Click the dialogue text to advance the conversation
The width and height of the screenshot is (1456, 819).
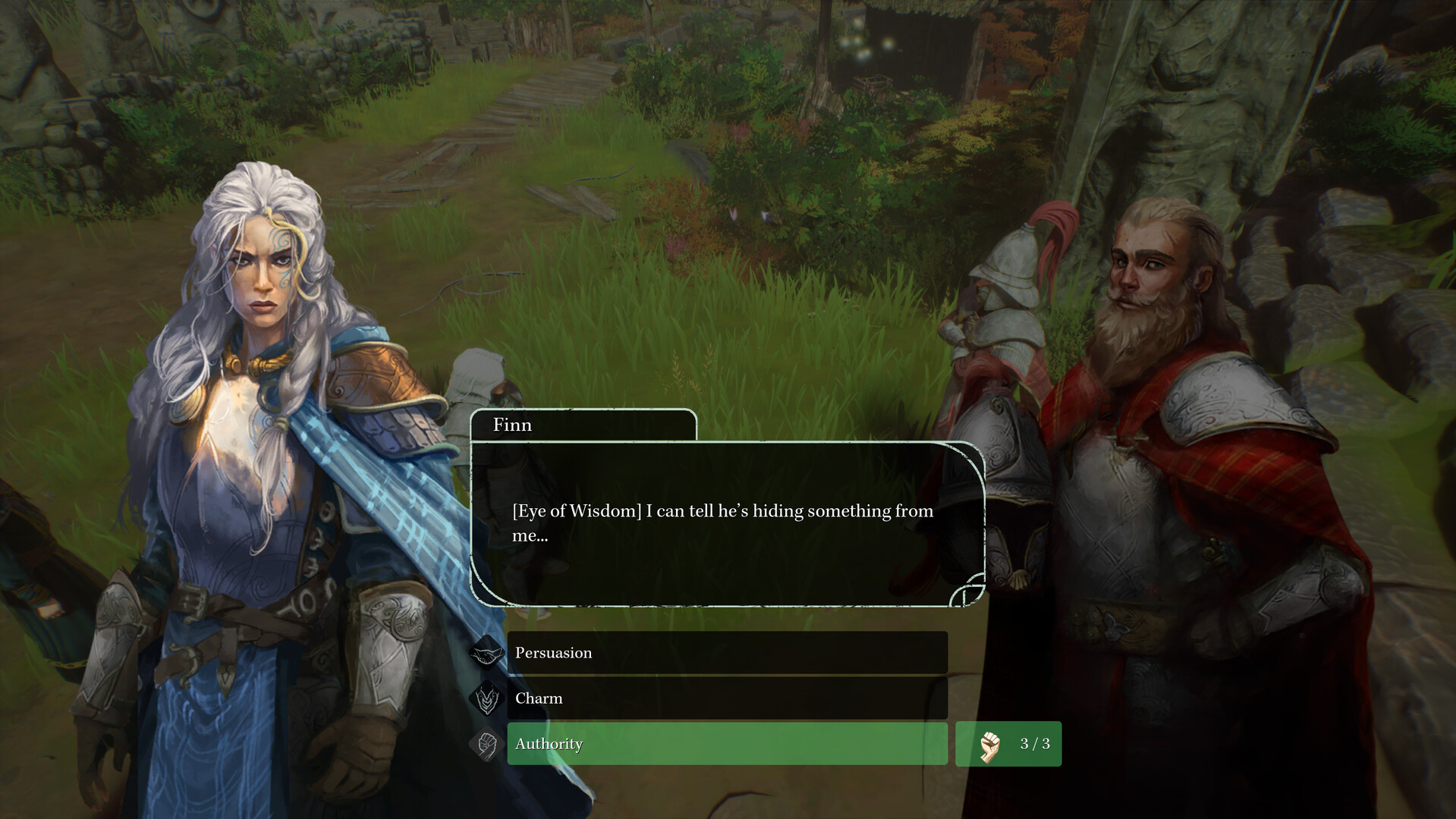click(x=721, y=522)
